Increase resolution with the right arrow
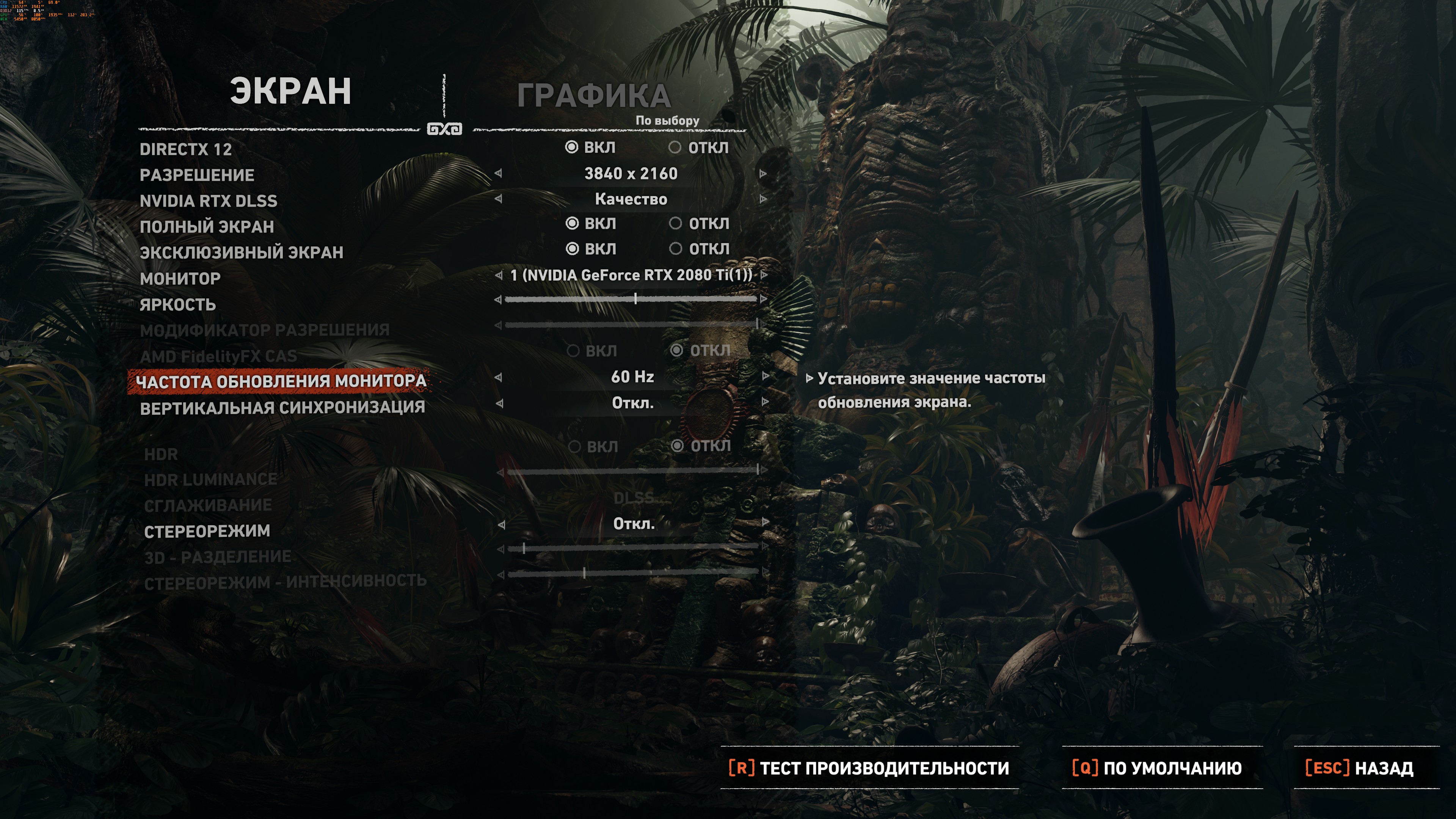This screenshot has height=819, width=1456. 763,174
